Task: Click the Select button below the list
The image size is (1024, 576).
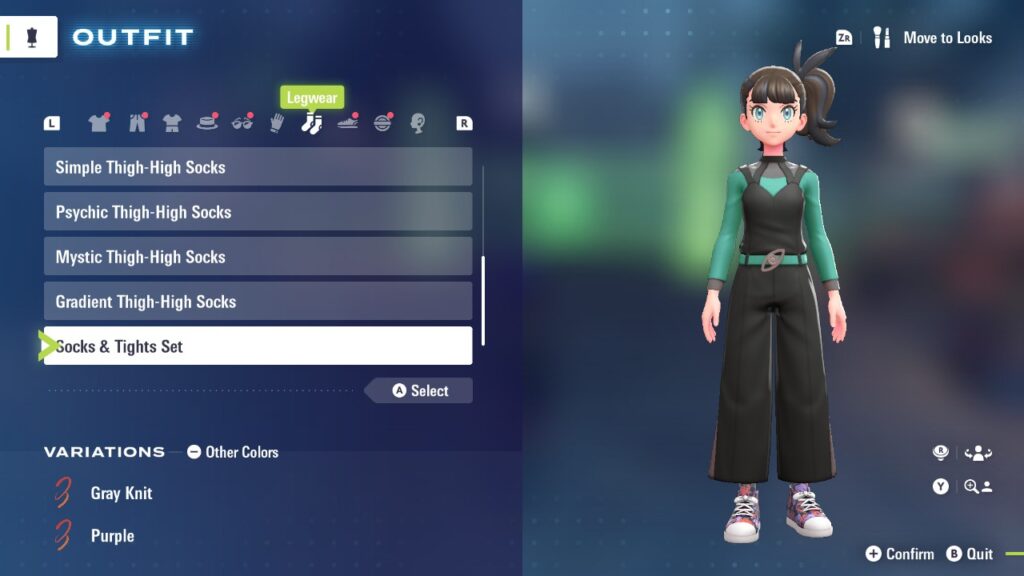Action: 420,391
